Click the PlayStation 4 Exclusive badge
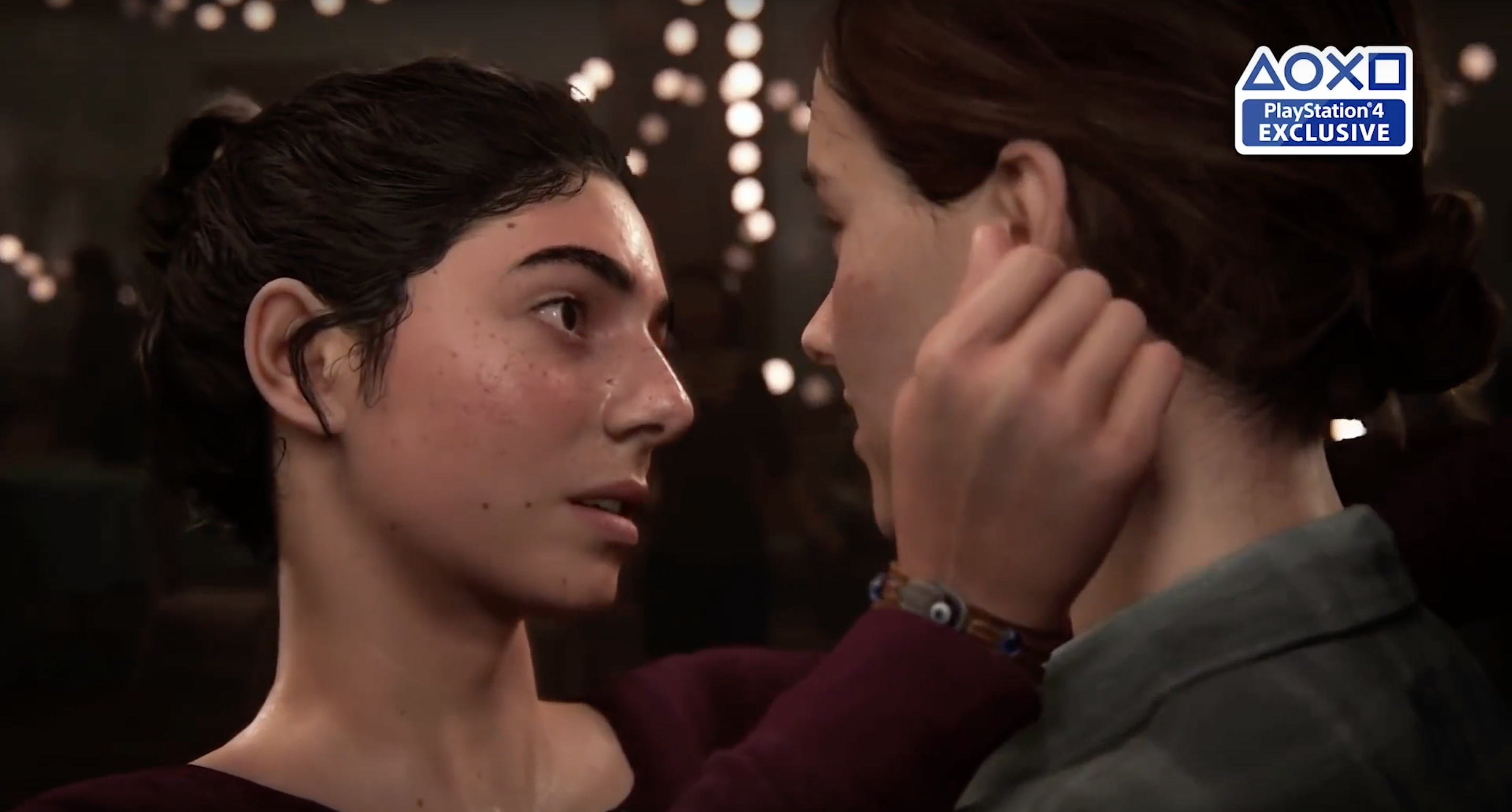This screenshot has width=1512, height=812. [x=1323, y=100]
